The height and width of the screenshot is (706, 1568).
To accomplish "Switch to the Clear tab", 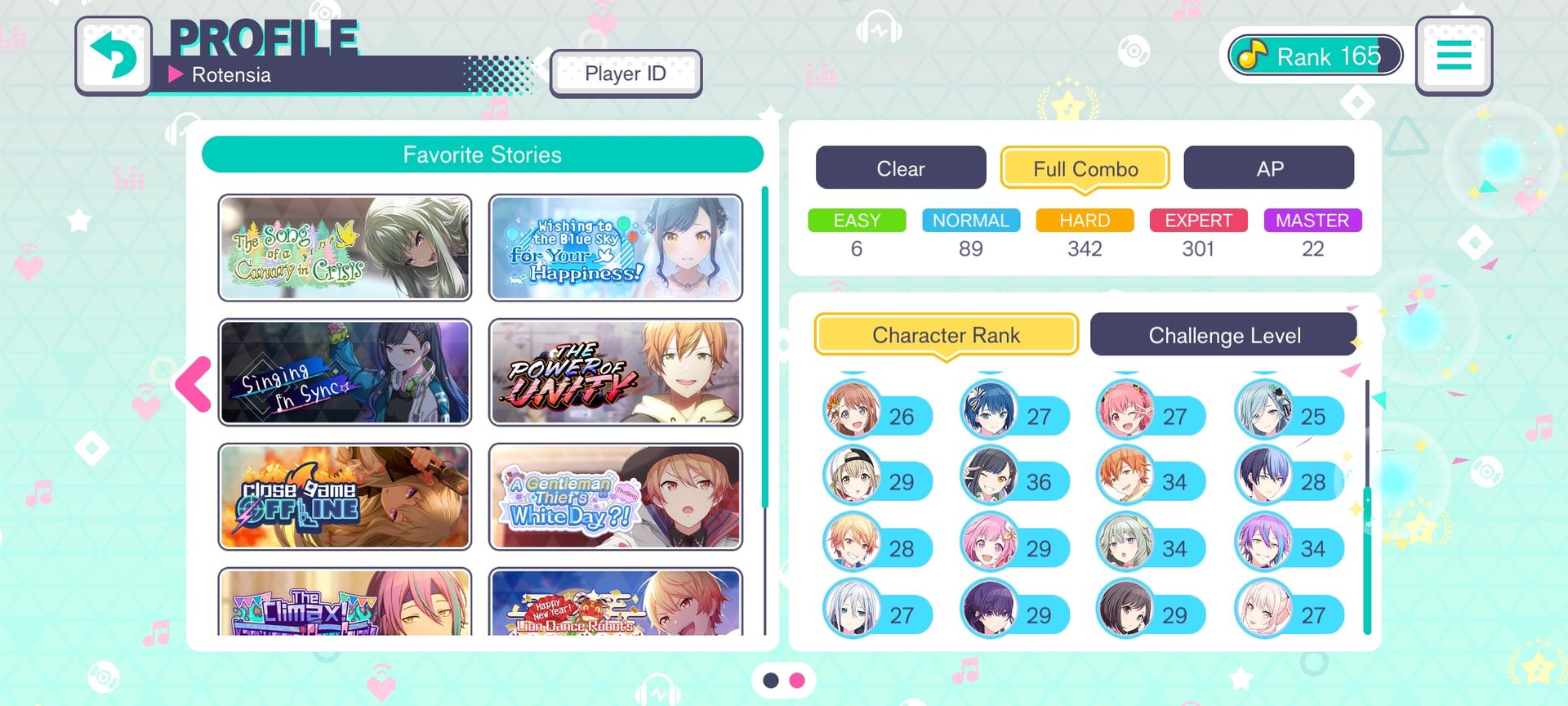I will [x=901, y=168].
